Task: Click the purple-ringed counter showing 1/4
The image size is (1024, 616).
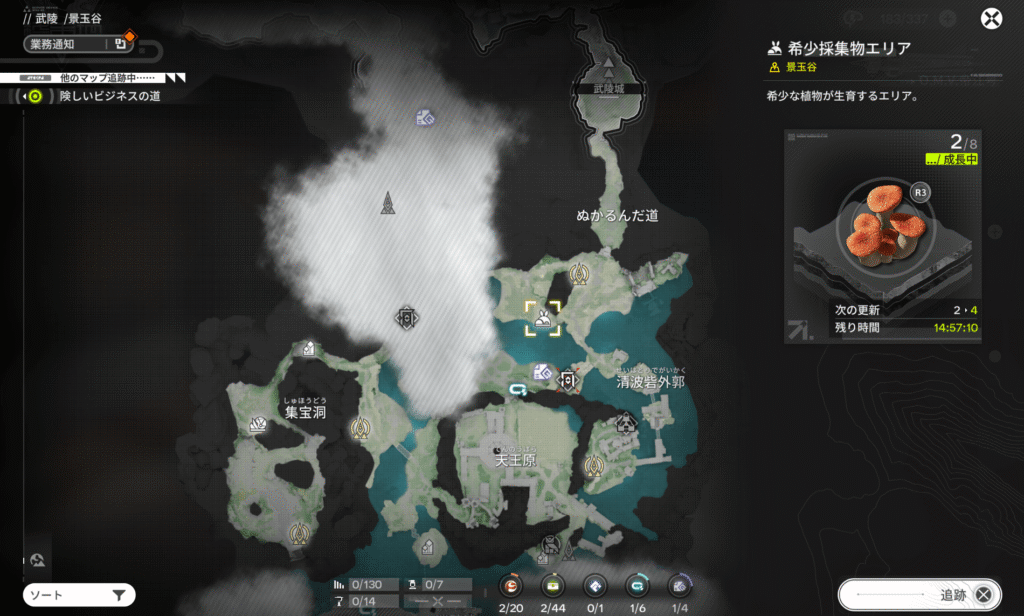Action: point(680,587)
